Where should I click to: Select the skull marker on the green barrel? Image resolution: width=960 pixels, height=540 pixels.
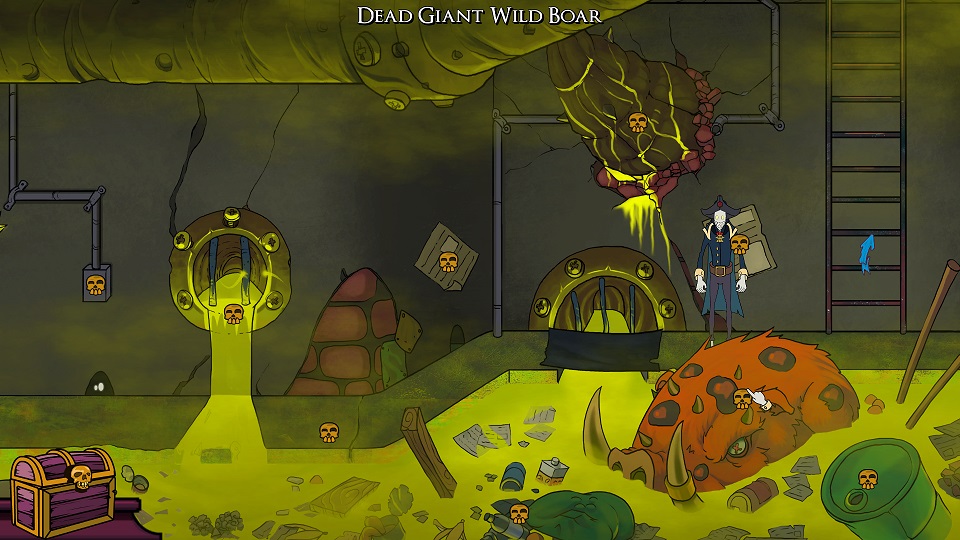pos(867,479)
